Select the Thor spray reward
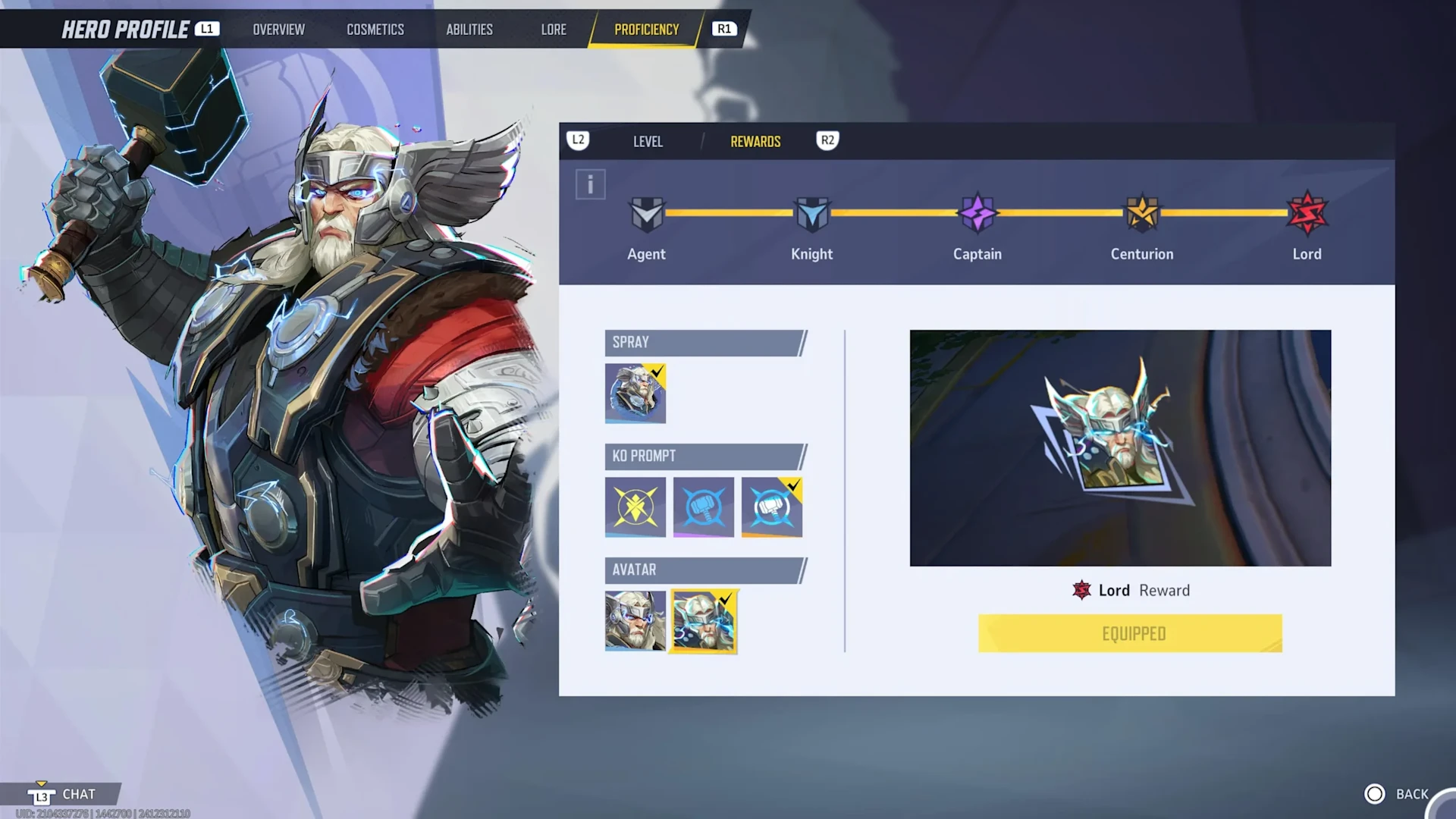1456x819 pixels. click(635, 393)
